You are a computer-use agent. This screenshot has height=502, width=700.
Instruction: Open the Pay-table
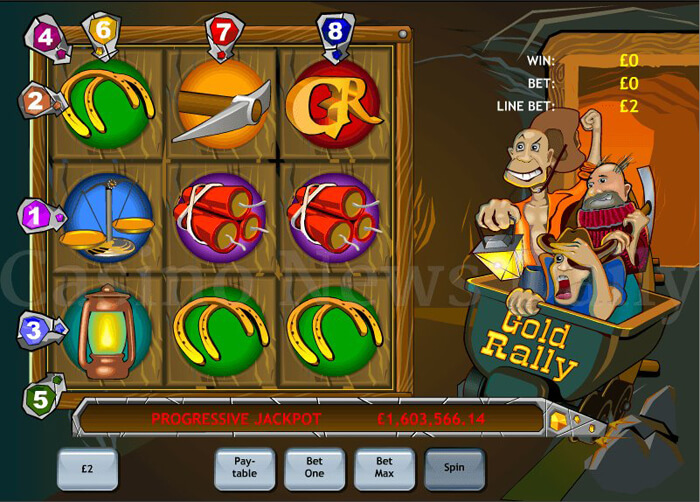coord(245,467)
